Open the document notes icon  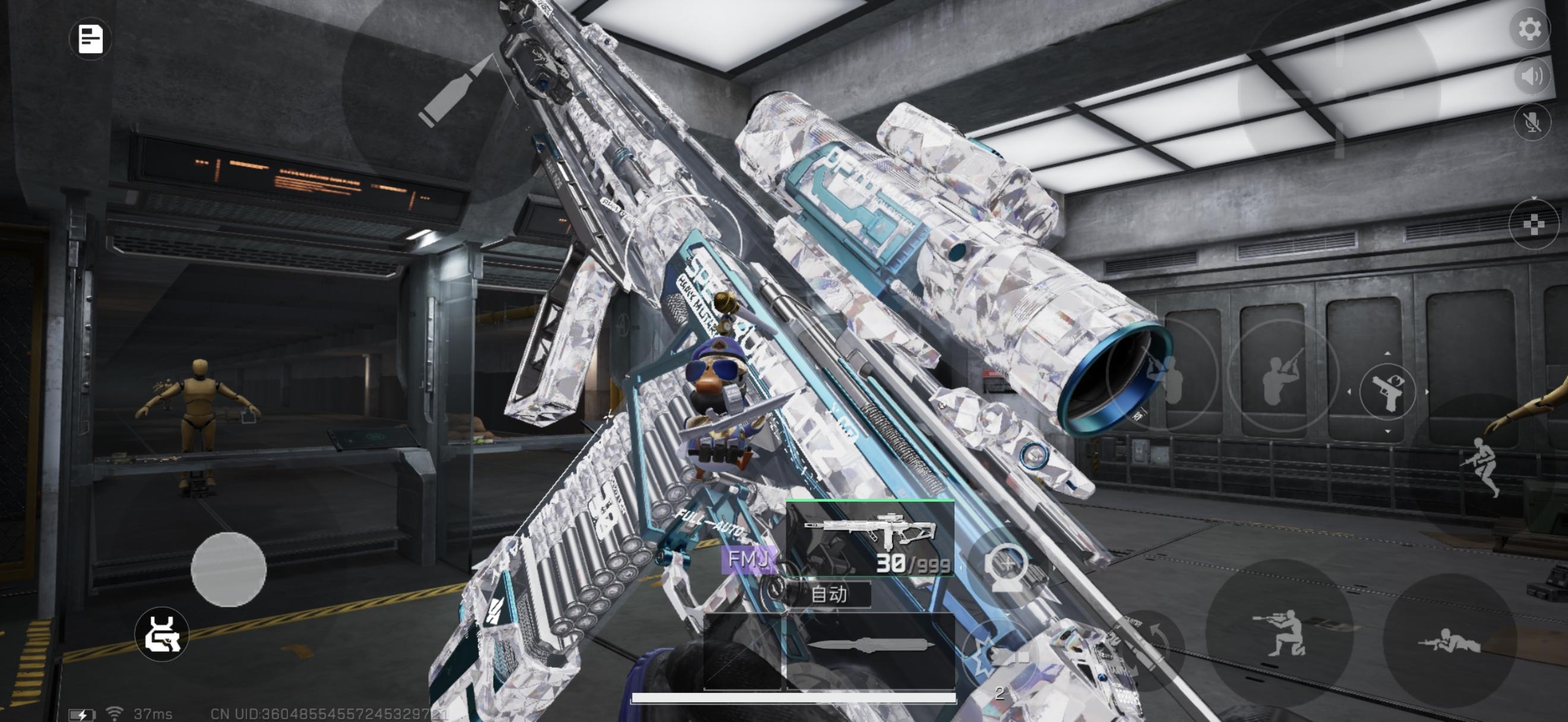click(90, 39)
